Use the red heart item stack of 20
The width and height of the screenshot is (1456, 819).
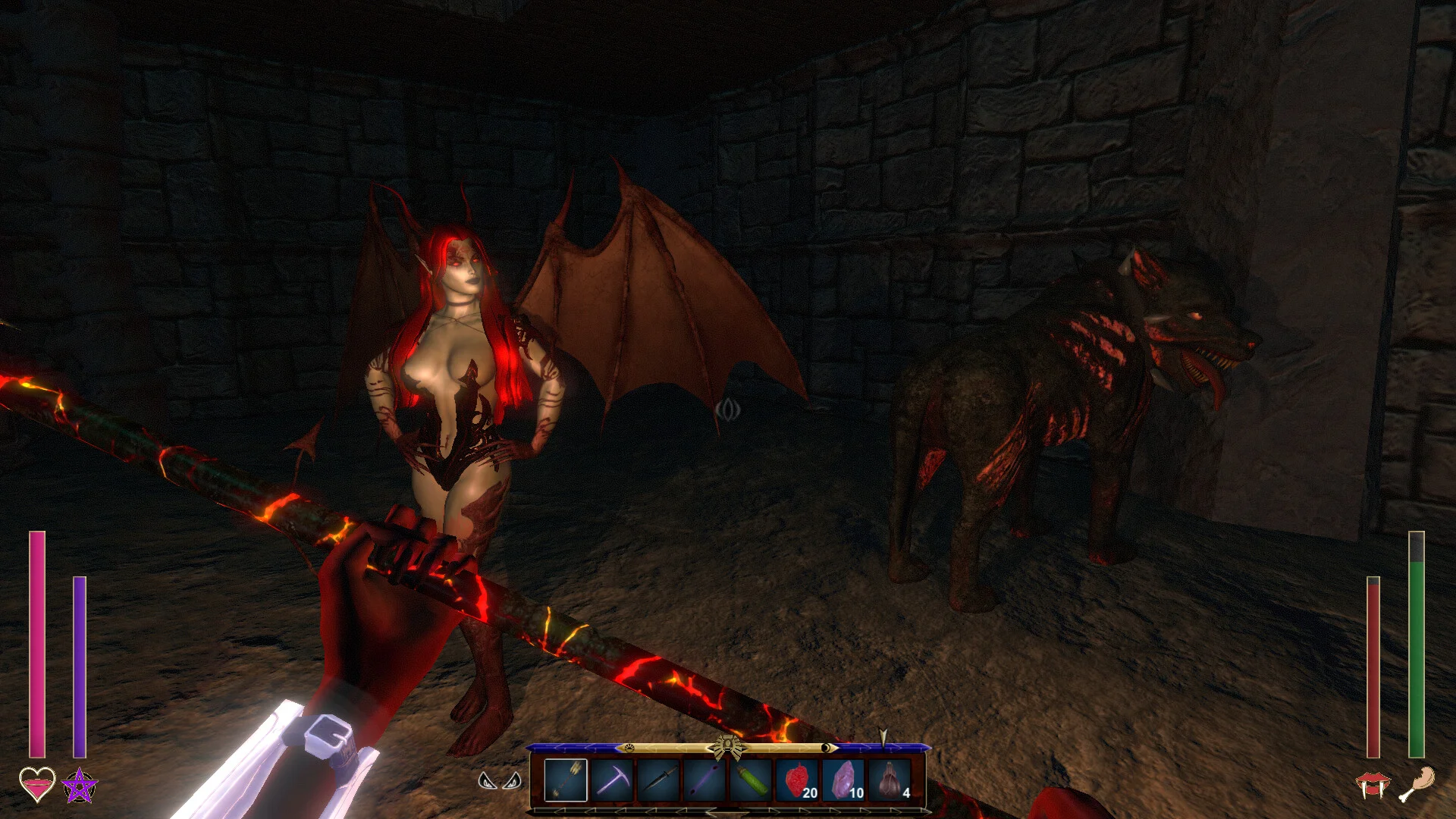[x=797, y=780]
